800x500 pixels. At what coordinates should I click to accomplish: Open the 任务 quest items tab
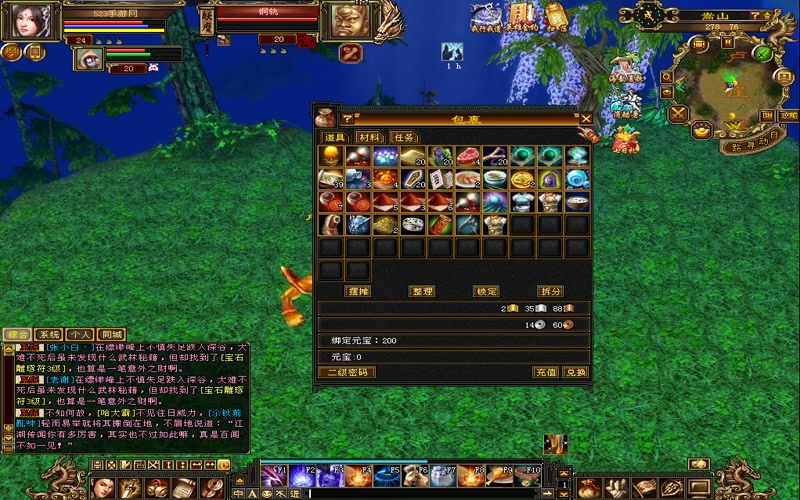pos(404,137)
